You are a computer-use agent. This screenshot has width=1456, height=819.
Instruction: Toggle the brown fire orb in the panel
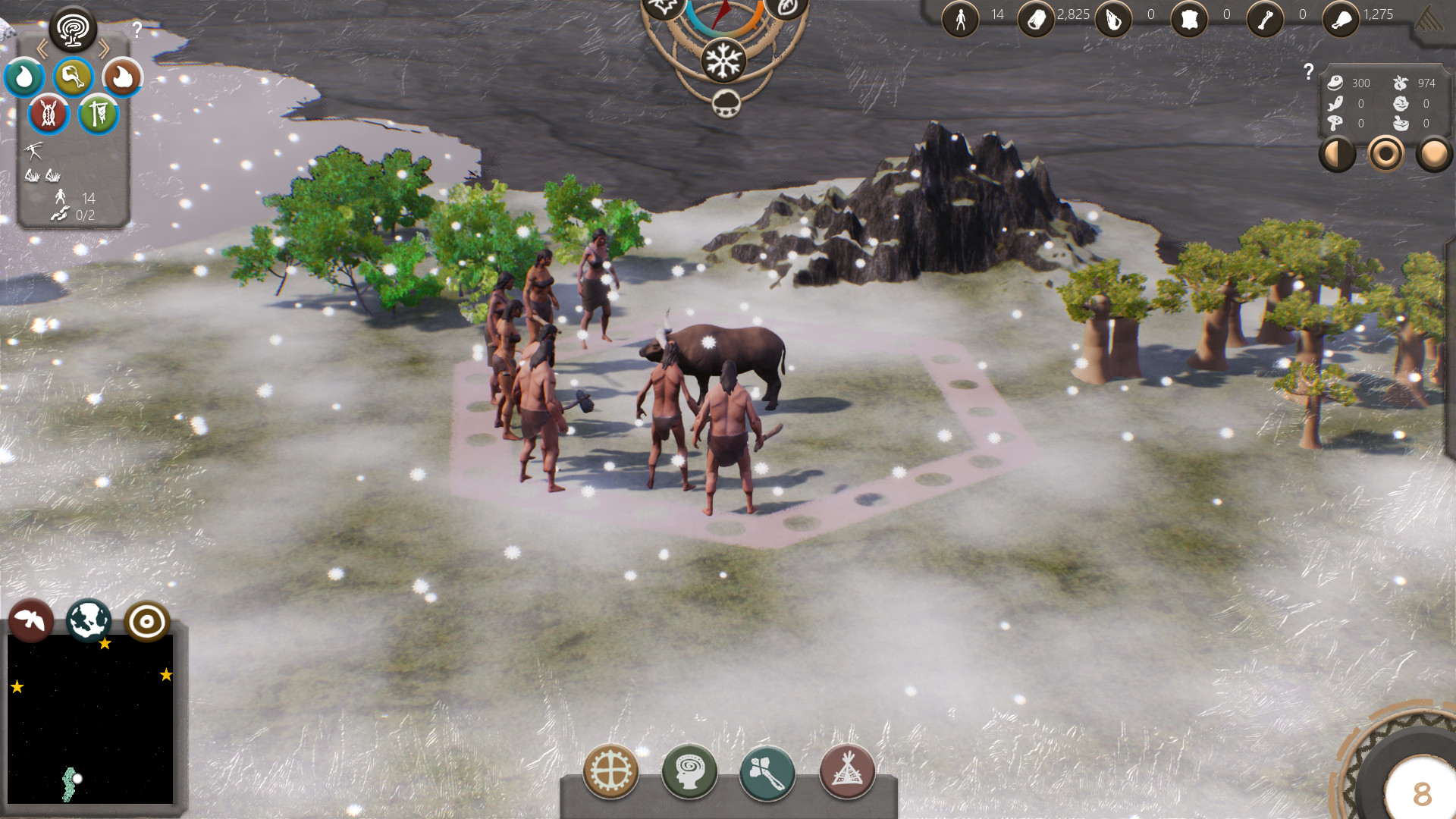(123, 77)
